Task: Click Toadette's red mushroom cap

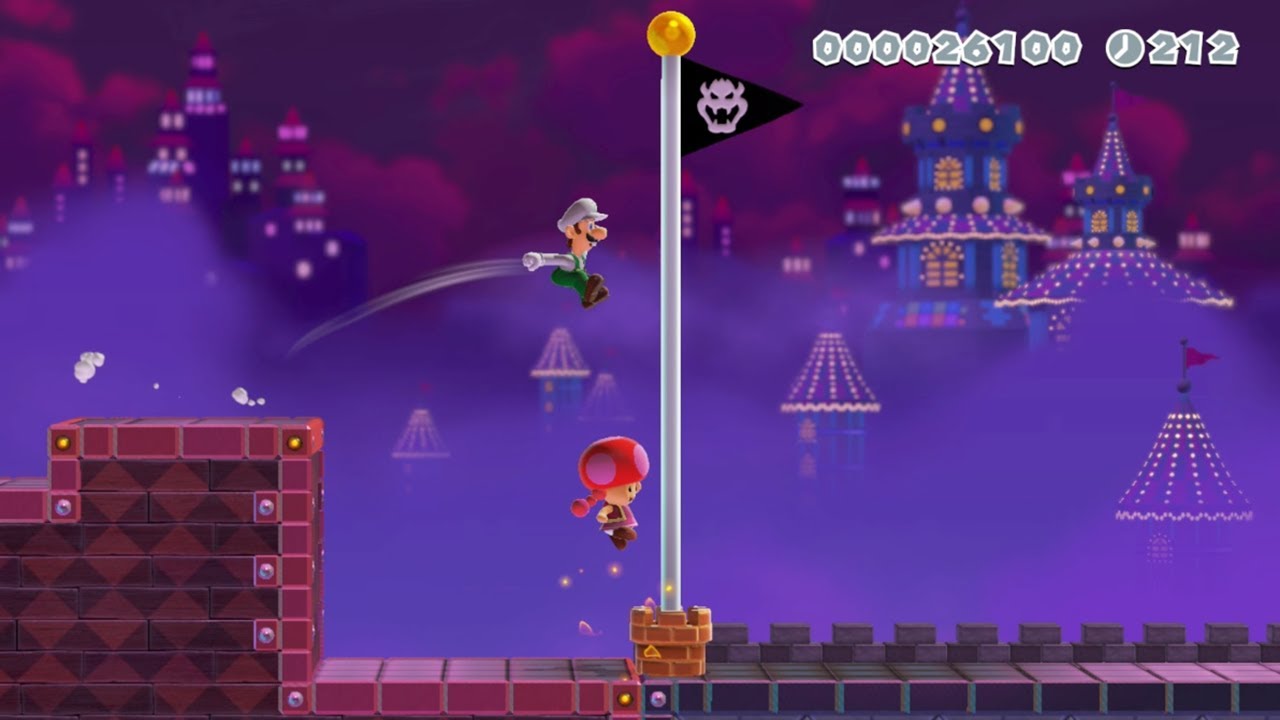Action: (612, 460)
